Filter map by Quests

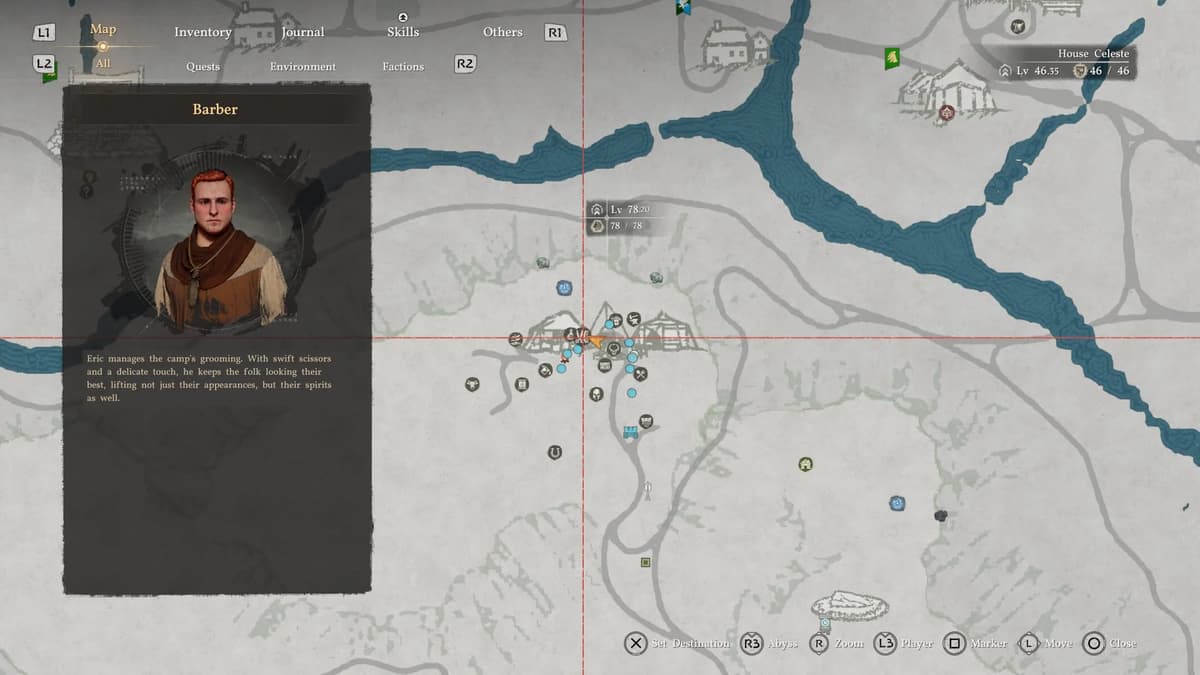click(203, 66)
